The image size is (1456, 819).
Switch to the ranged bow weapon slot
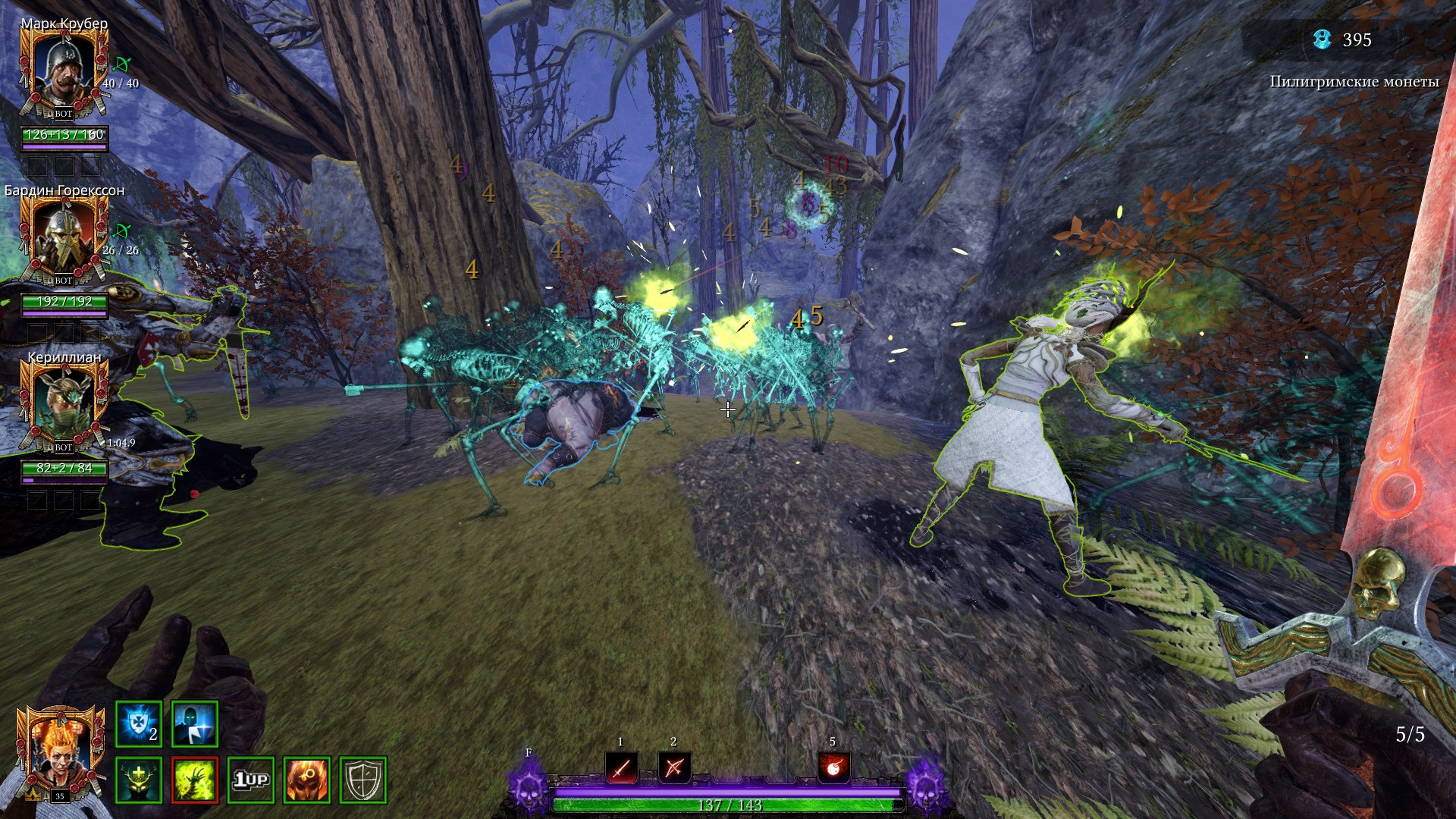tap(673, 769)
